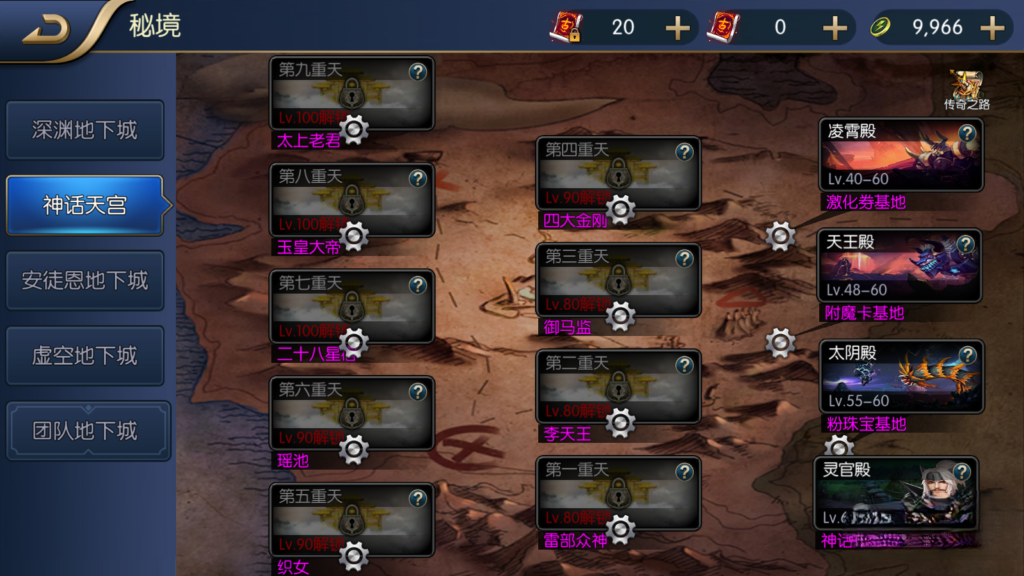The height and width of the screenshot is (576, 1024).
Task: Select the locked 第四重天 stage
Action: (x=618, y=174)
